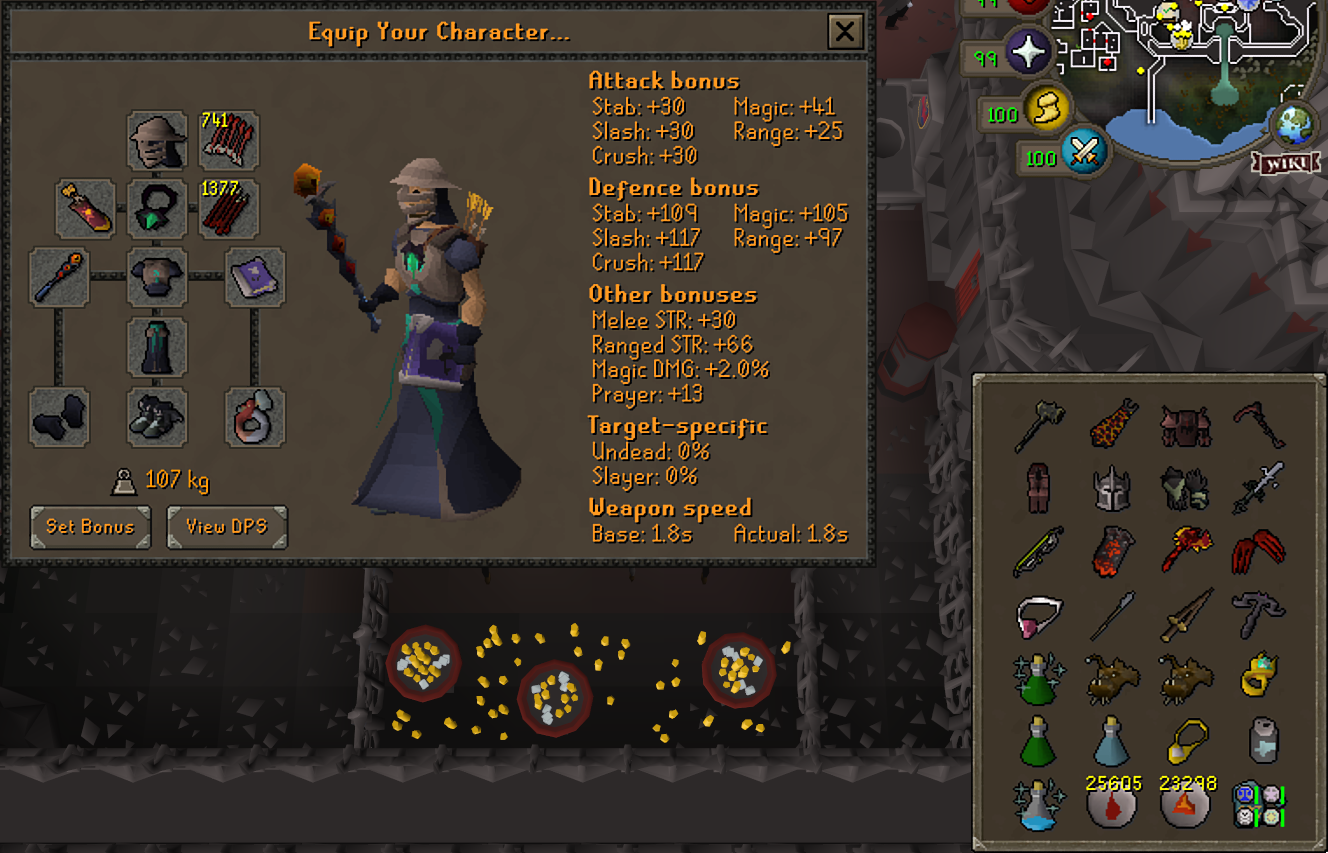Drink the blue stamina-style potion in the bottom row
The image size is (1328, 853).
click(x=1112, y=740)
